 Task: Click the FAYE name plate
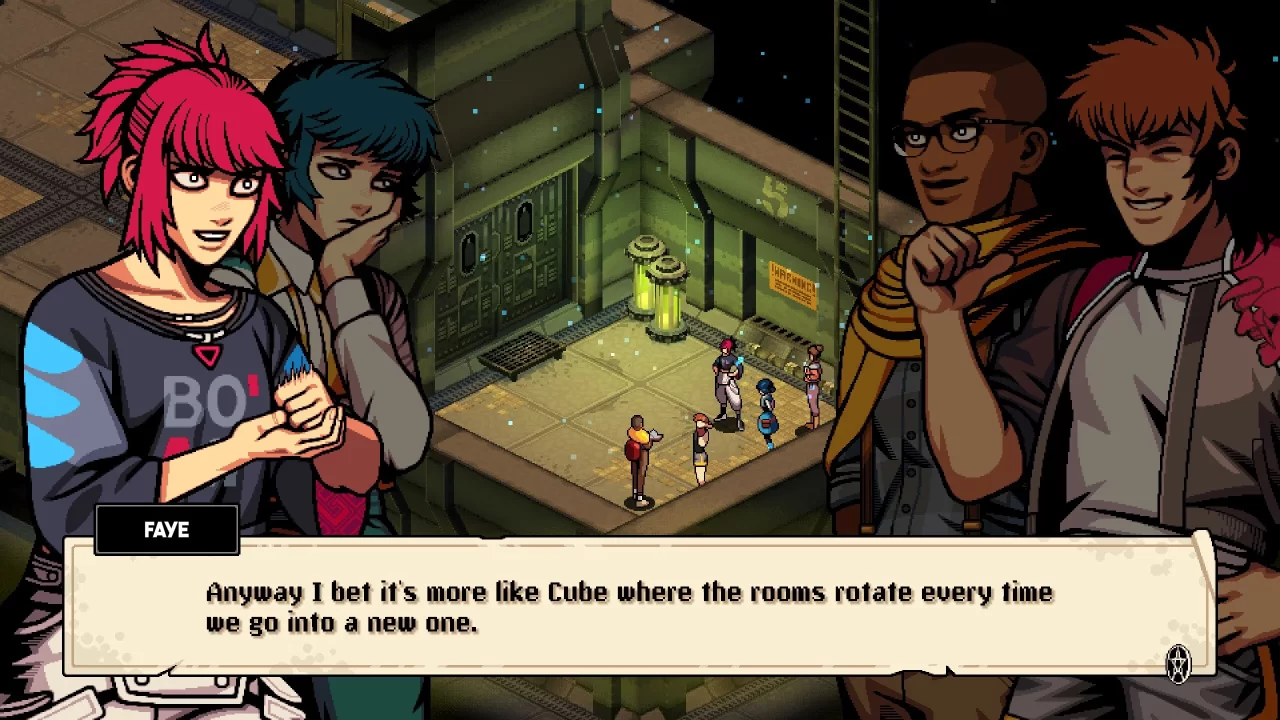tap(166, 530)
